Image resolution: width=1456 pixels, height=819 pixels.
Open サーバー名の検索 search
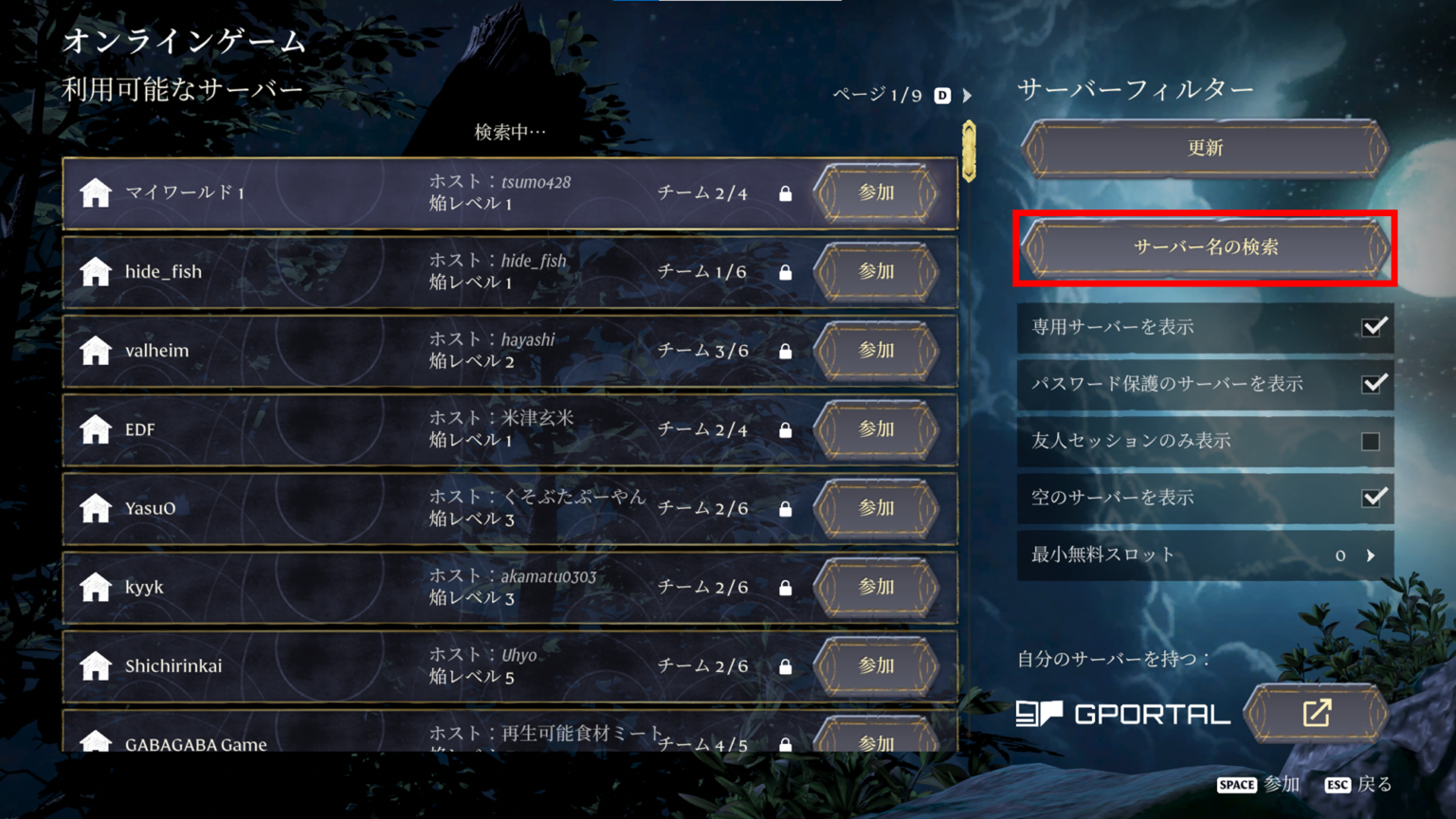coord(1205,248)
